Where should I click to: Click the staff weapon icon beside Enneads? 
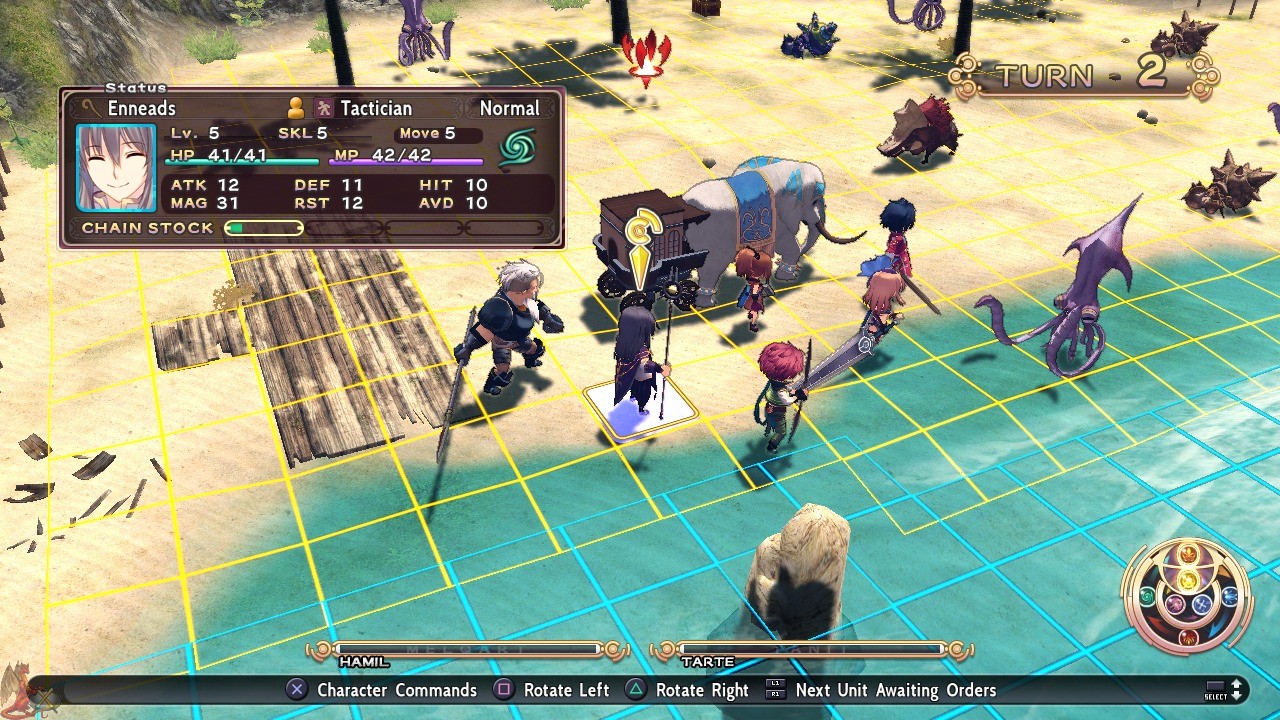click(91, 108)
